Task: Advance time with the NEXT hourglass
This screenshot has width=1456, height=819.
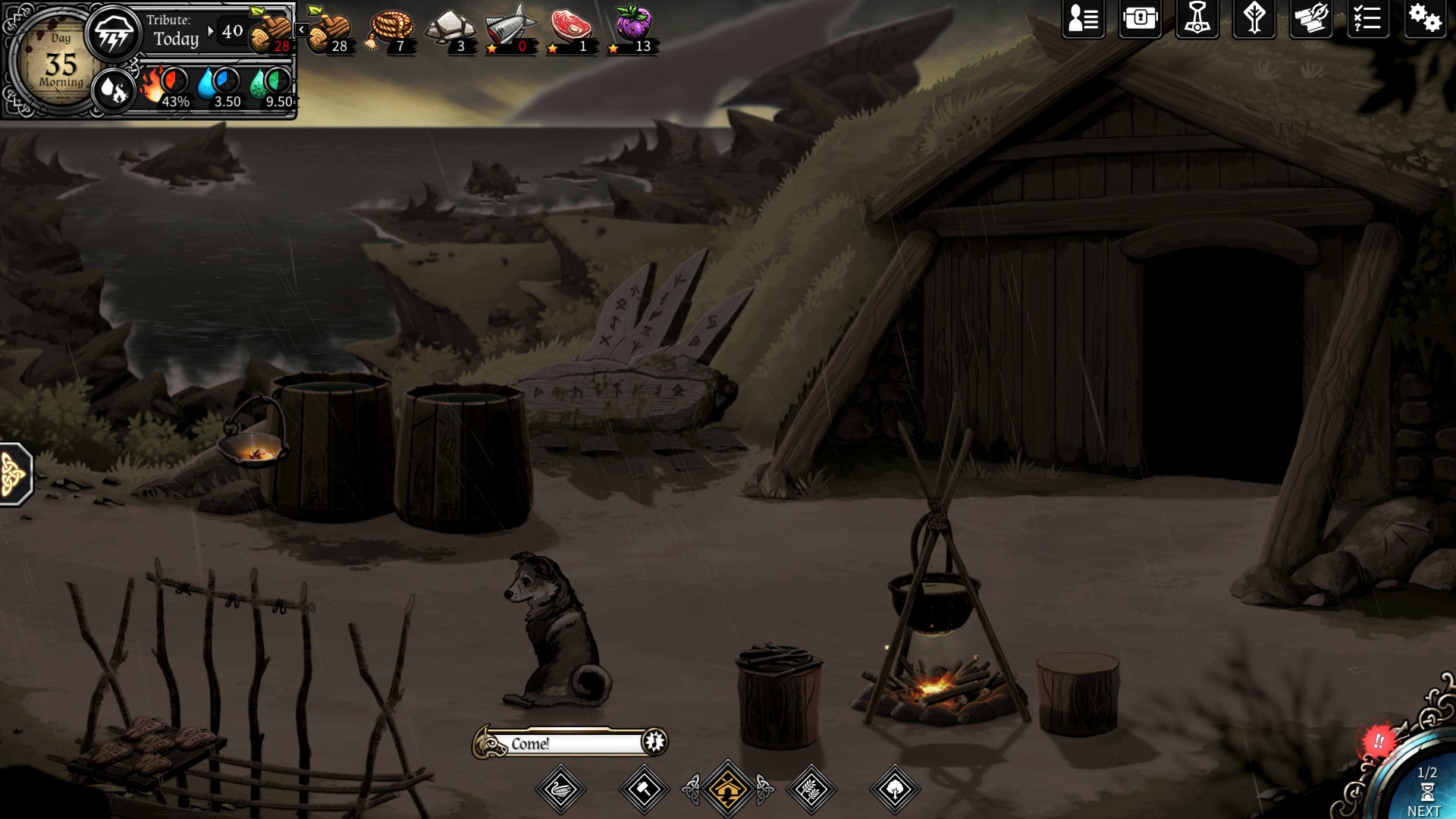Action: pos(1426,793)
